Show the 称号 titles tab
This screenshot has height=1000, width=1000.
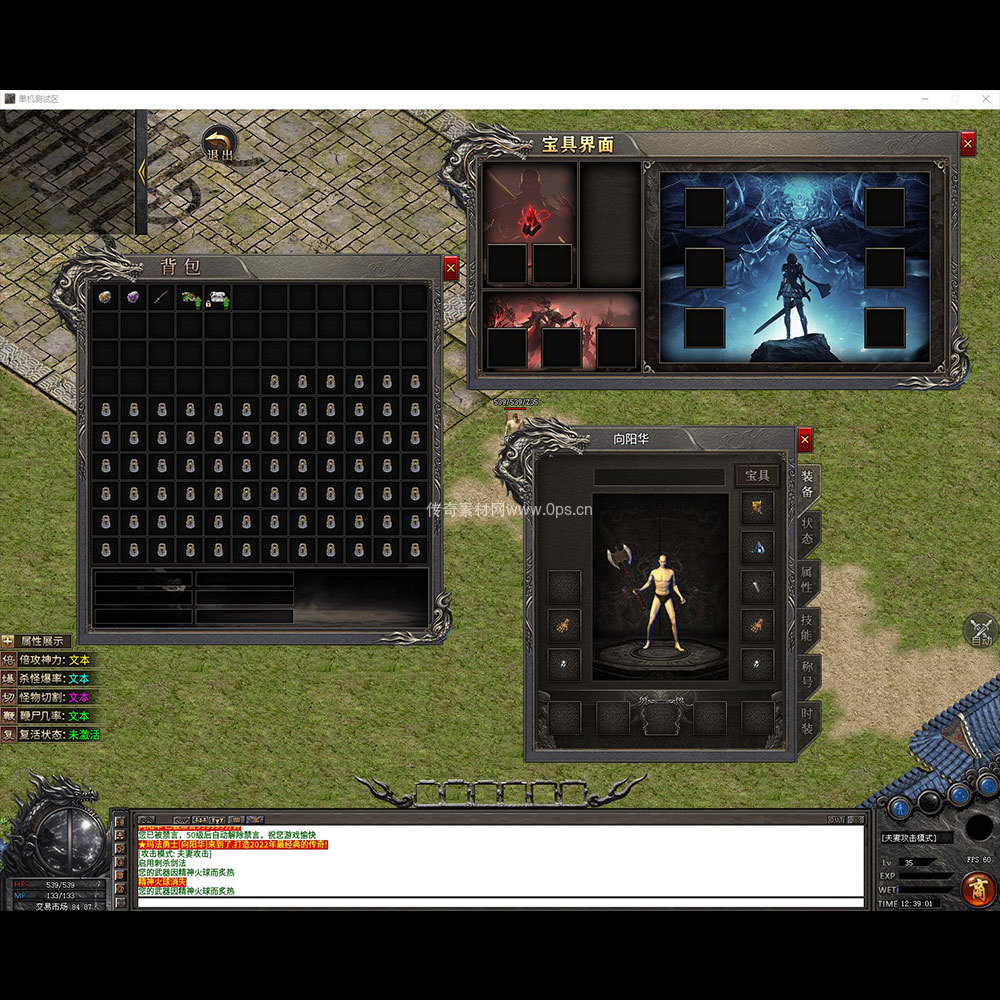(x=808, y=675)
